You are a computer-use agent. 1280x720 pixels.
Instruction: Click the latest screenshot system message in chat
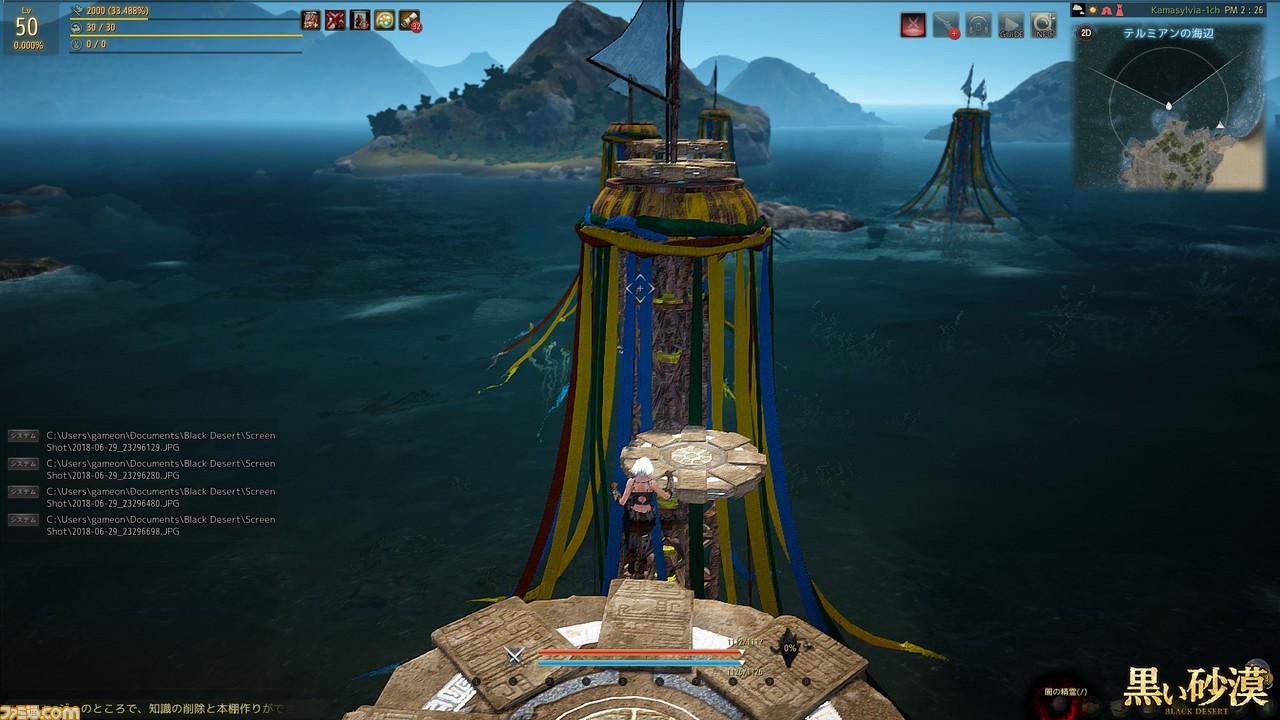tap(160, 526)
